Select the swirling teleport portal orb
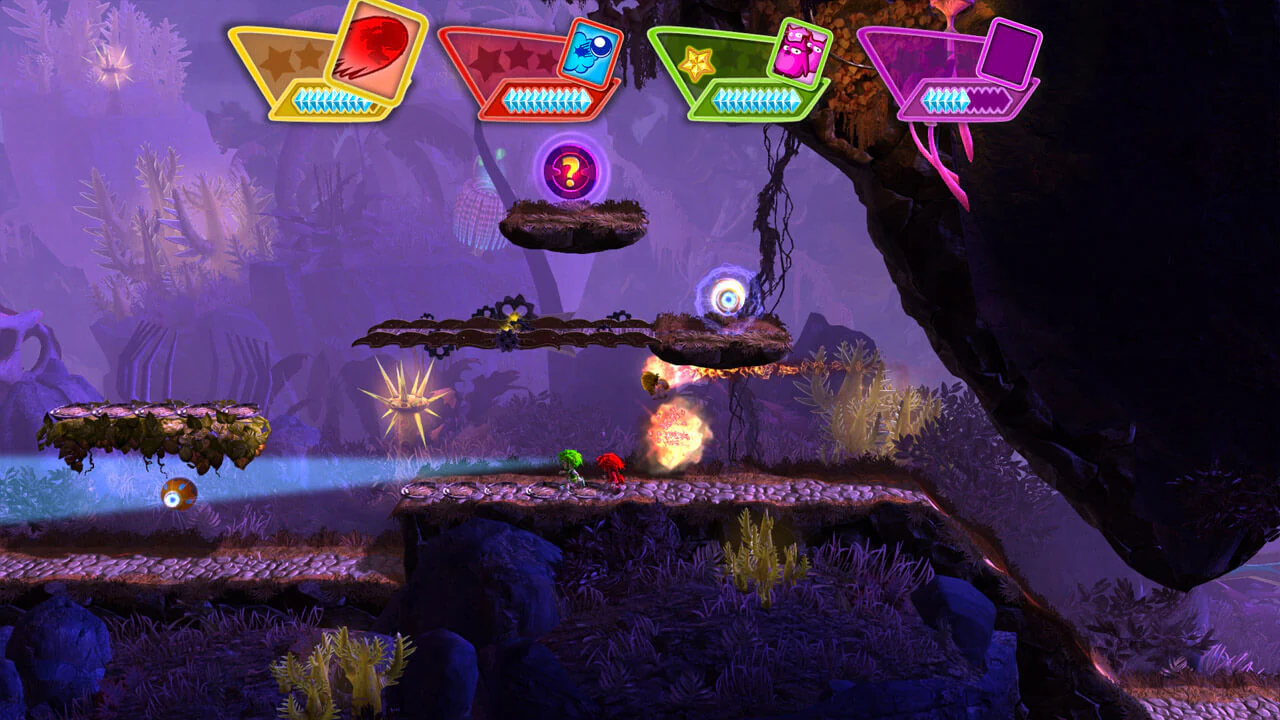 [x=729, y=296]
